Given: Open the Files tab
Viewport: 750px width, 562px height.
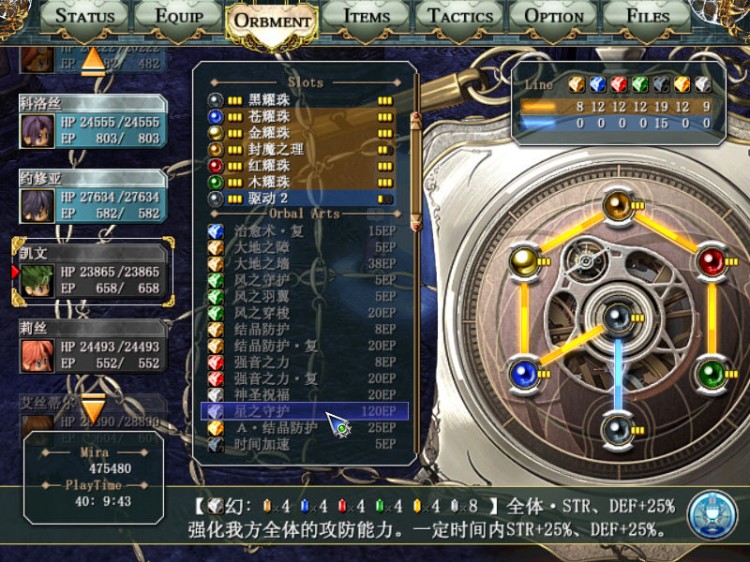Looking at the screenshot, I should (x=648, y=17).
